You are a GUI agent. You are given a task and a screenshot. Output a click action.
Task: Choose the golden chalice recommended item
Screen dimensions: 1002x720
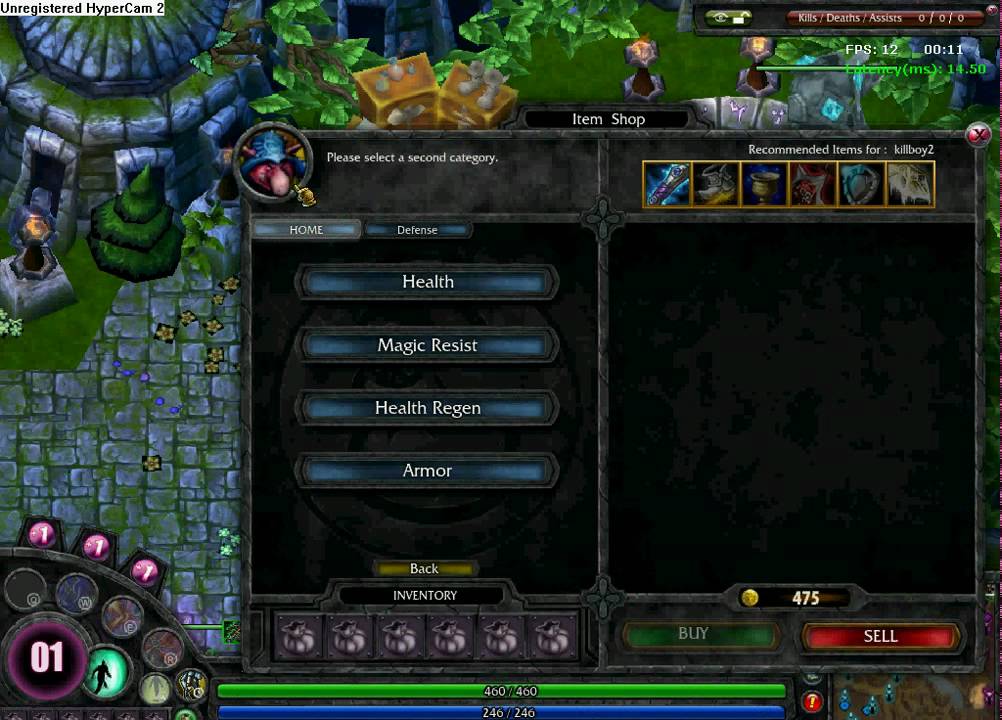coord(765,185)
